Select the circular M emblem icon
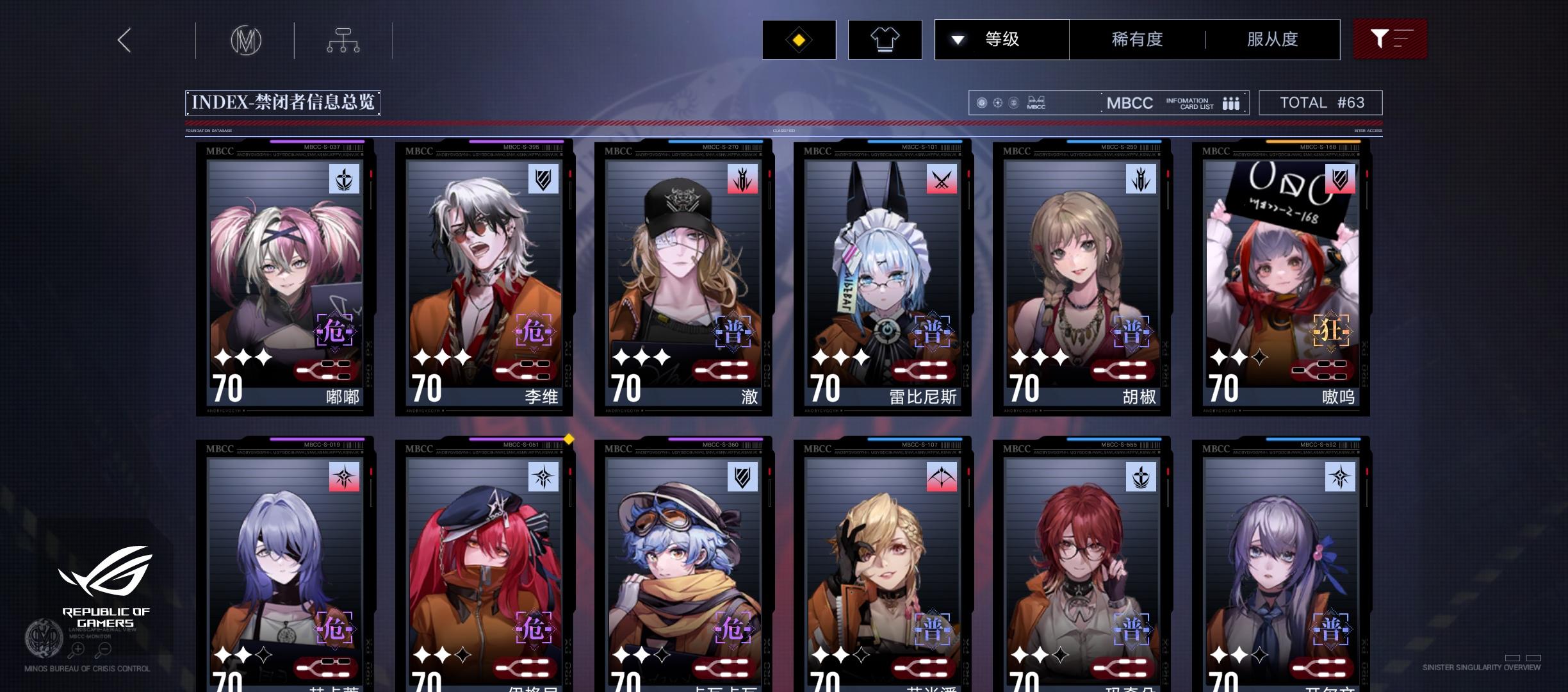 [x=245, y=40]
